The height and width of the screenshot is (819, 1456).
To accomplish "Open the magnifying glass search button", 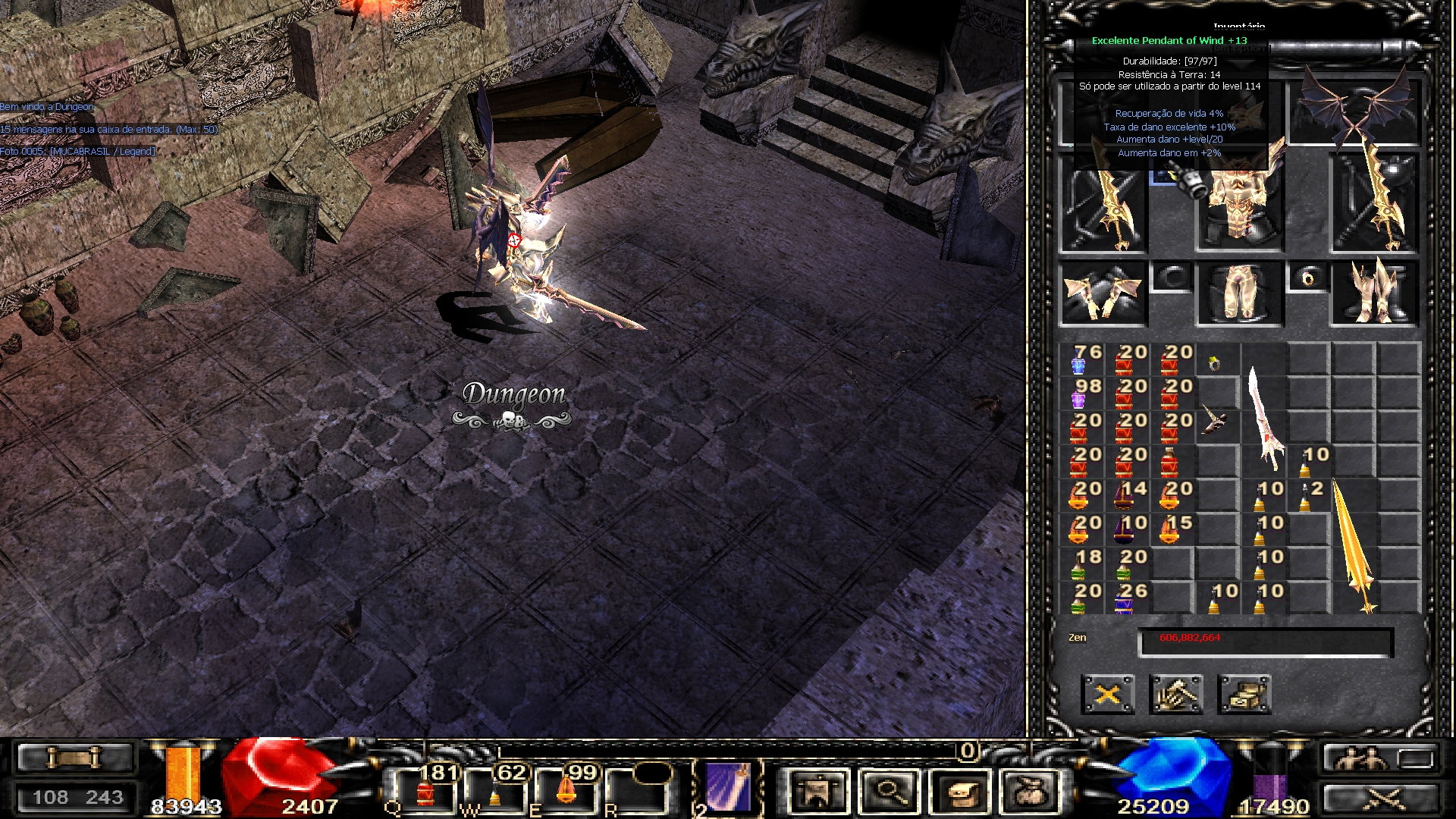I will [x=887, y=790].
